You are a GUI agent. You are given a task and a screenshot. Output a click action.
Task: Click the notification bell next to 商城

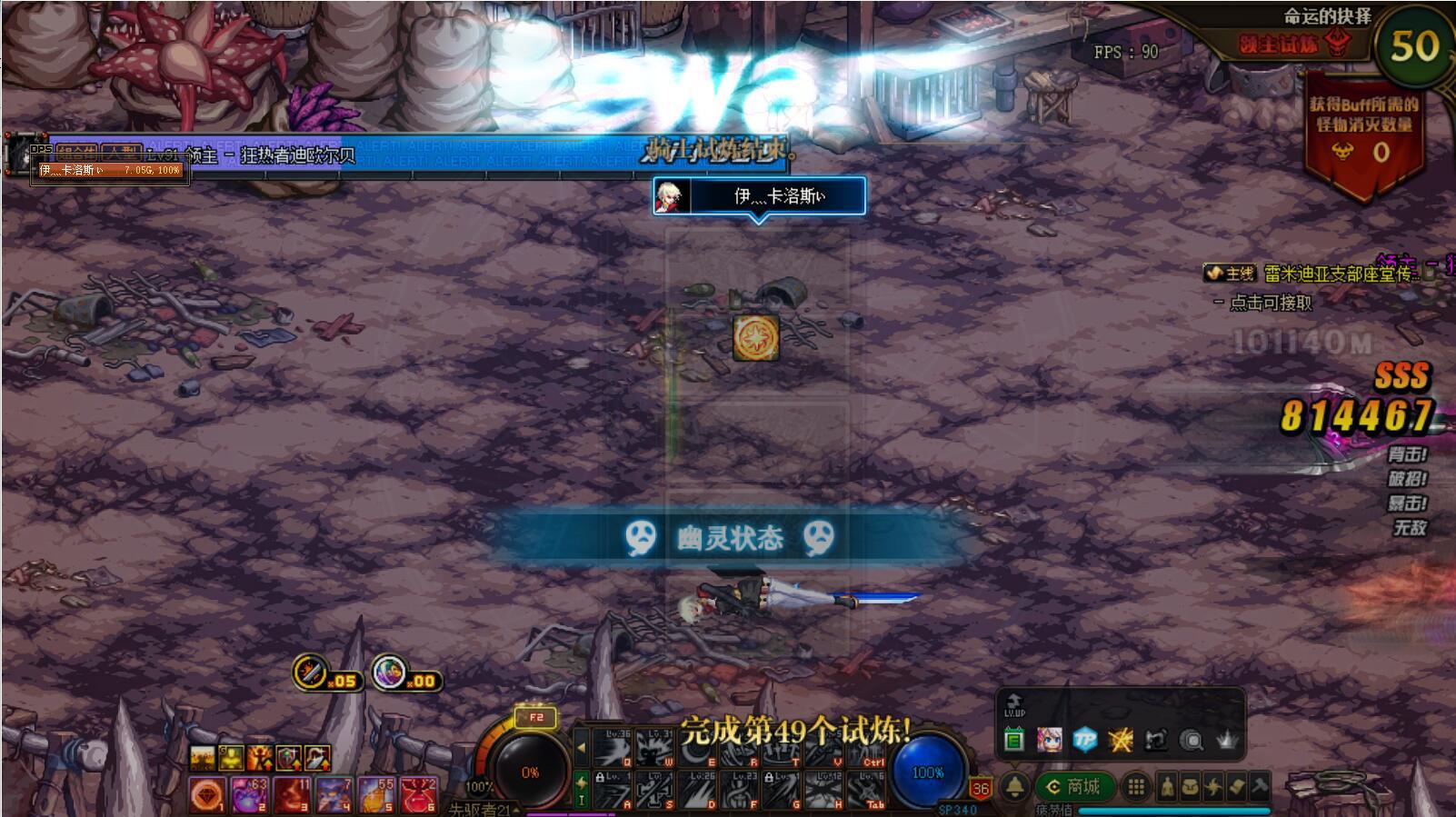click(x=1013, y=785)
